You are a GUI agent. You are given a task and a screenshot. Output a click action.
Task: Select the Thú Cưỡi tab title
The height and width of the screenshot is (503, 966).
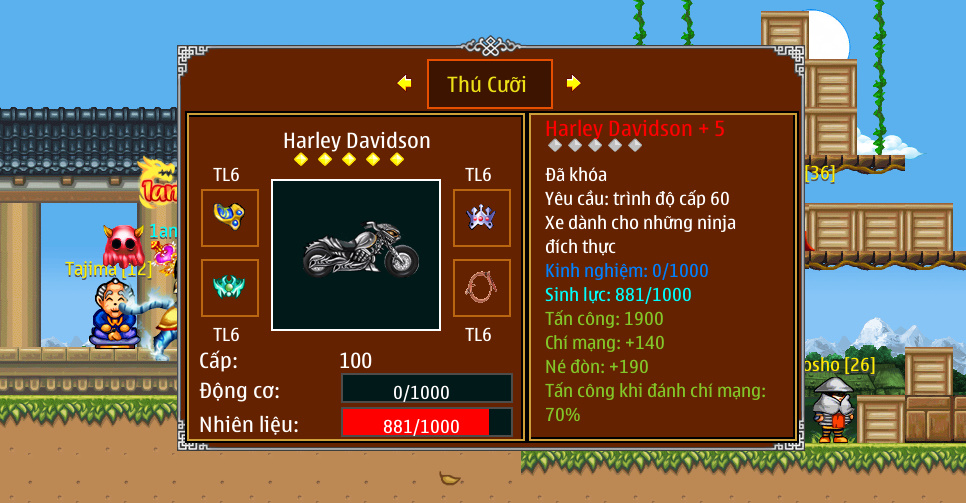[x=489, y=84]
